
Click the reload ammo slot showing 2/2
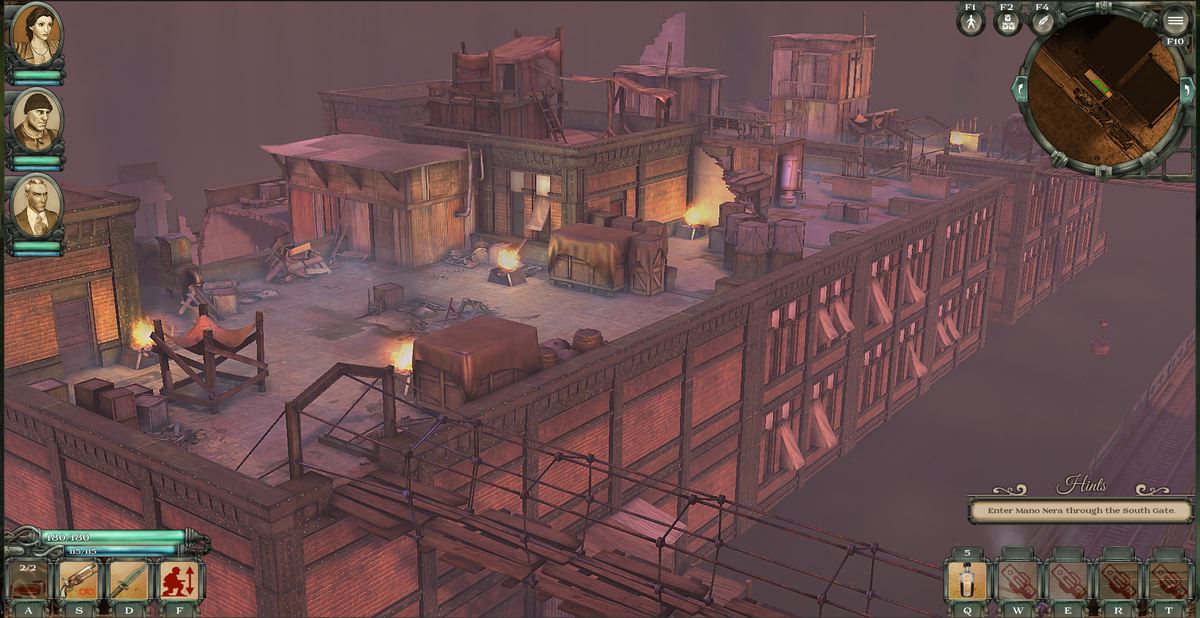(x=27, y=581)
